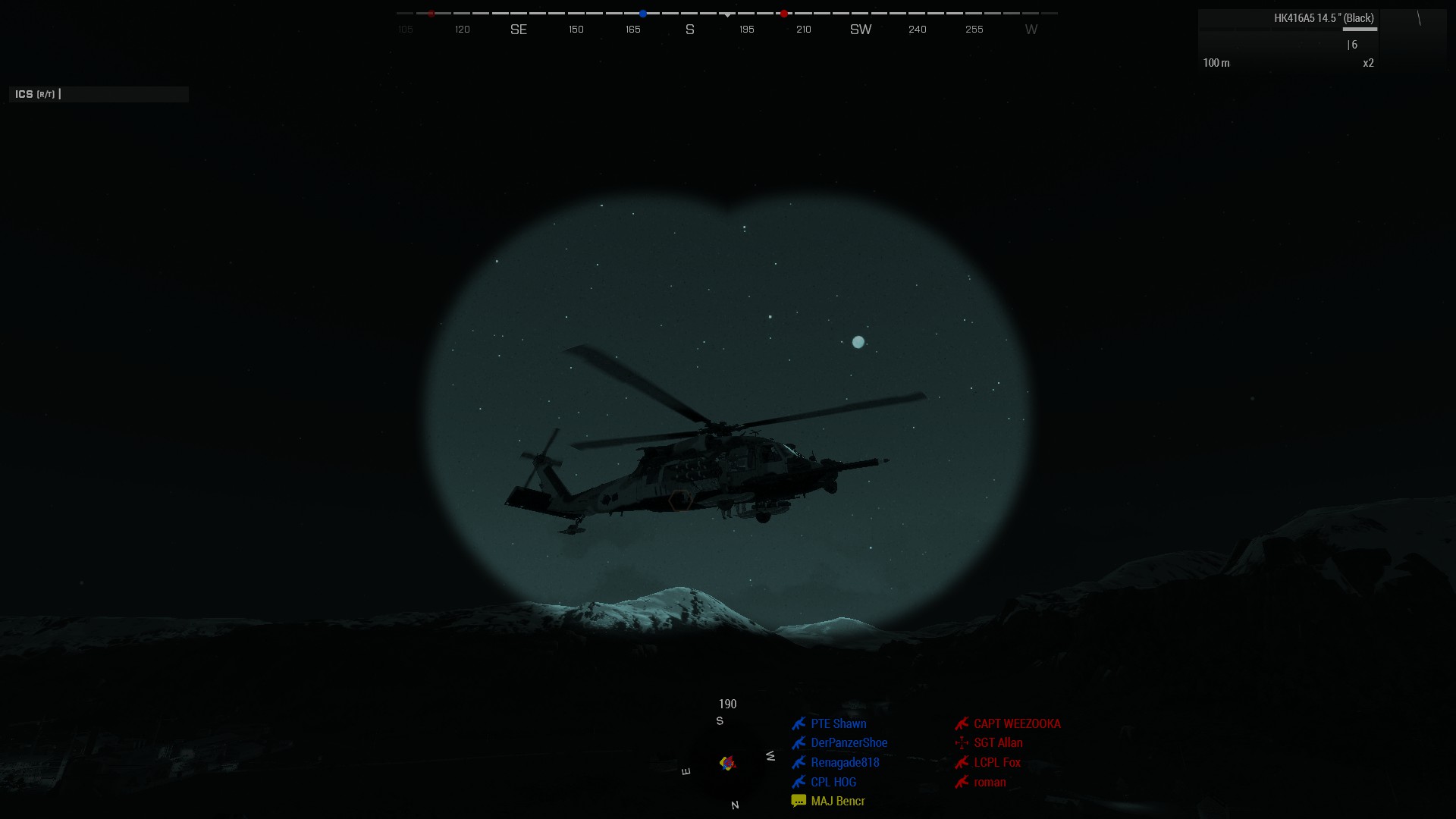Click the ammo count 6 indicator
Screen dimensions: 1456x819
pyautogui.click(x=1354, y=45)
